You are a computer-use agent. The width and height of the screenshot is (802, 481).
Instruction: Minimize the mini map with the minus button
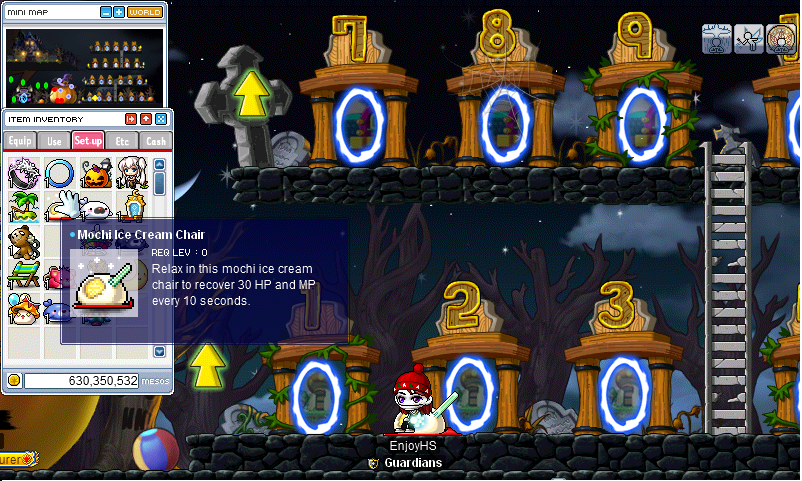coord(106,13)
